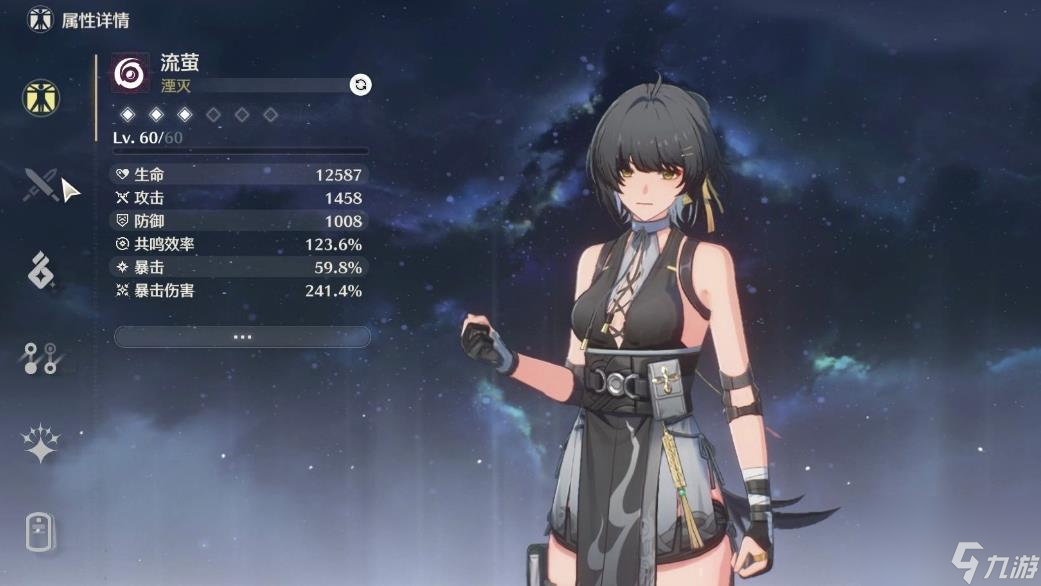Click the round swap button beside 湮灭

[360, 85]
